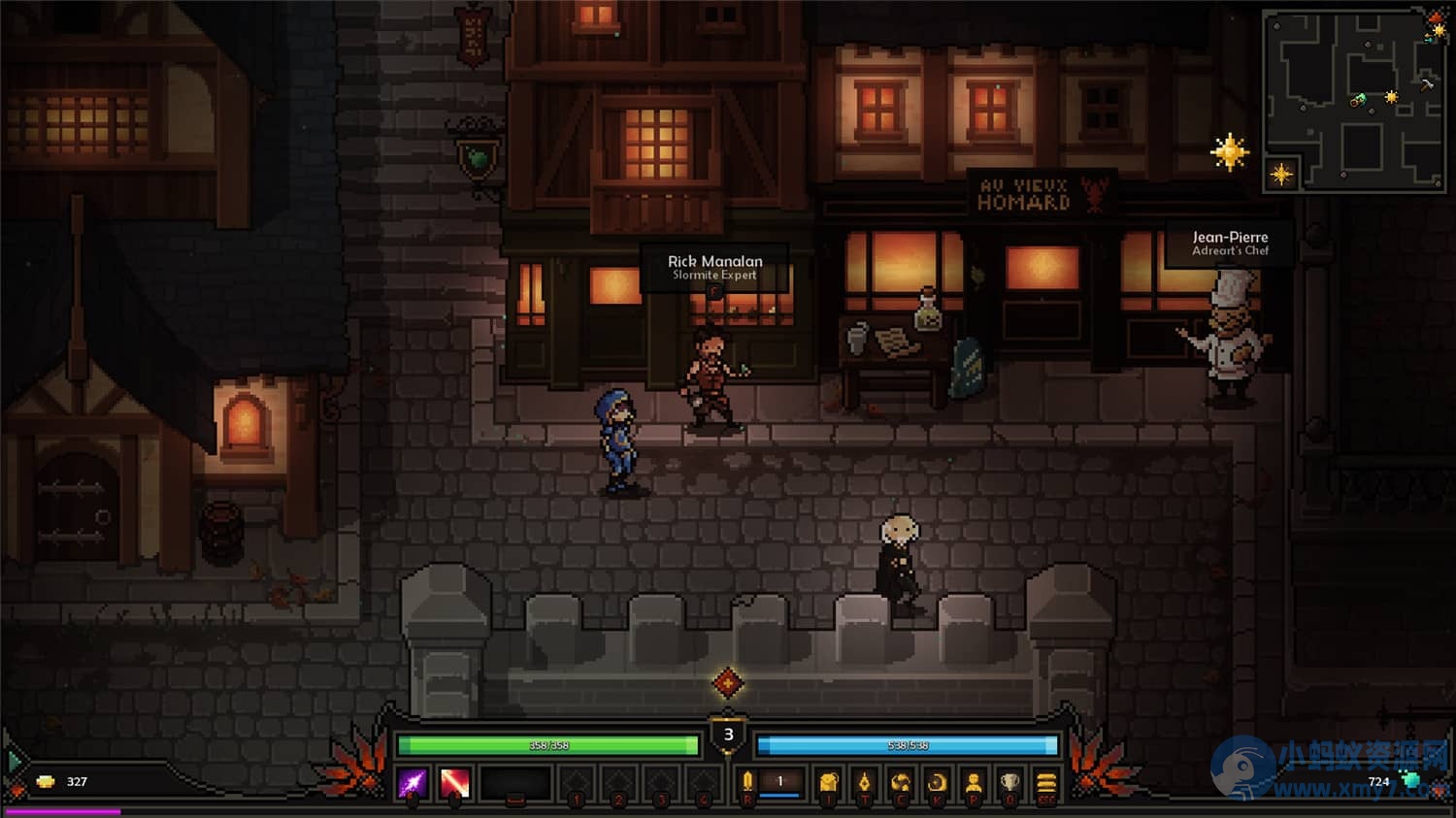Use the red slash skill
Screen dimensions: 1456x818
[x=454, y=783]
